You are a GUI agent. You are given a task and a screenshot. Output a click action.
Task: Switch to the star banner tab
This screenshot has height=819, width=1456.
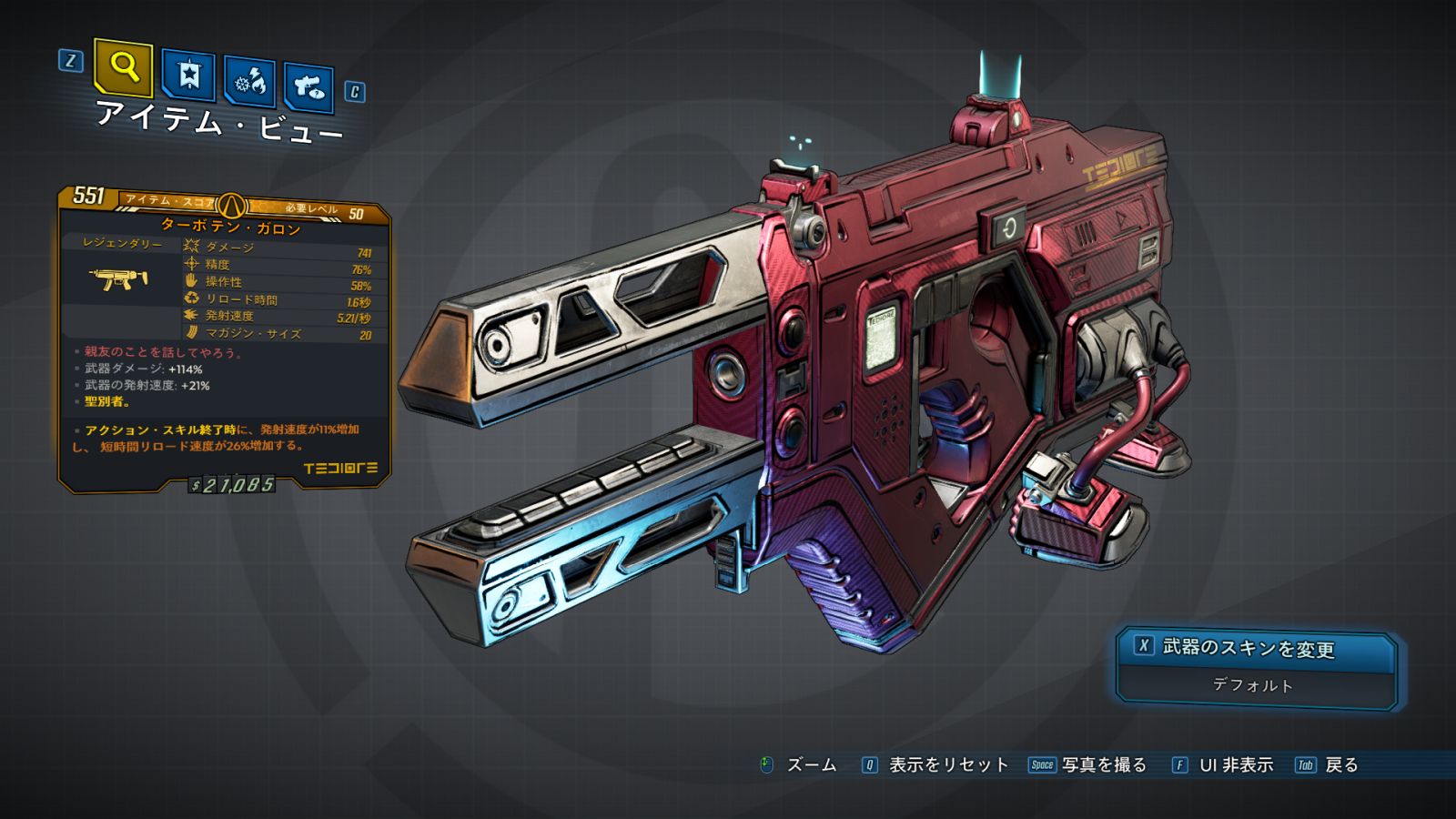click(188, 75)
